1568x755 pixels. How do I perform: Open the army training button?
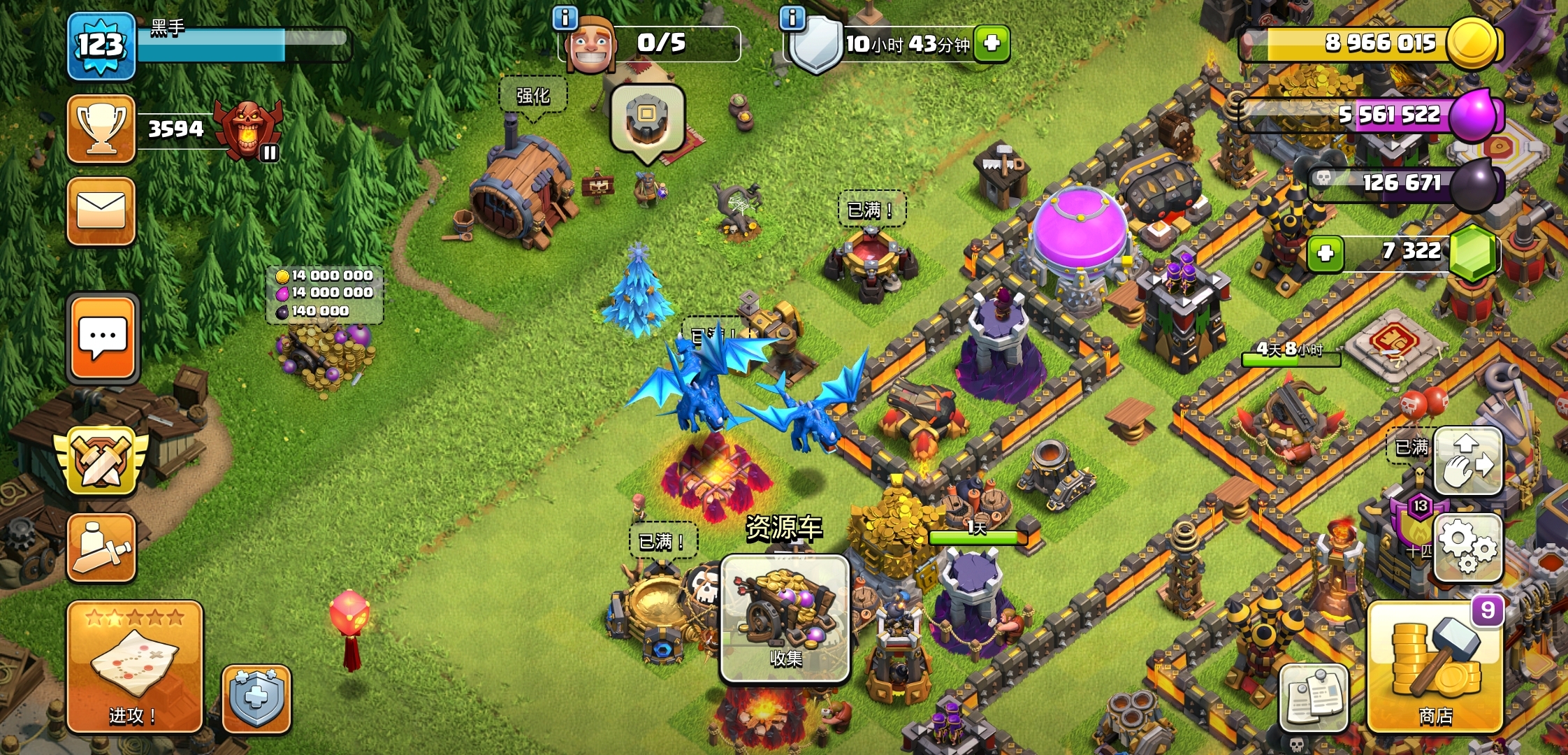(x=101, y=547)
